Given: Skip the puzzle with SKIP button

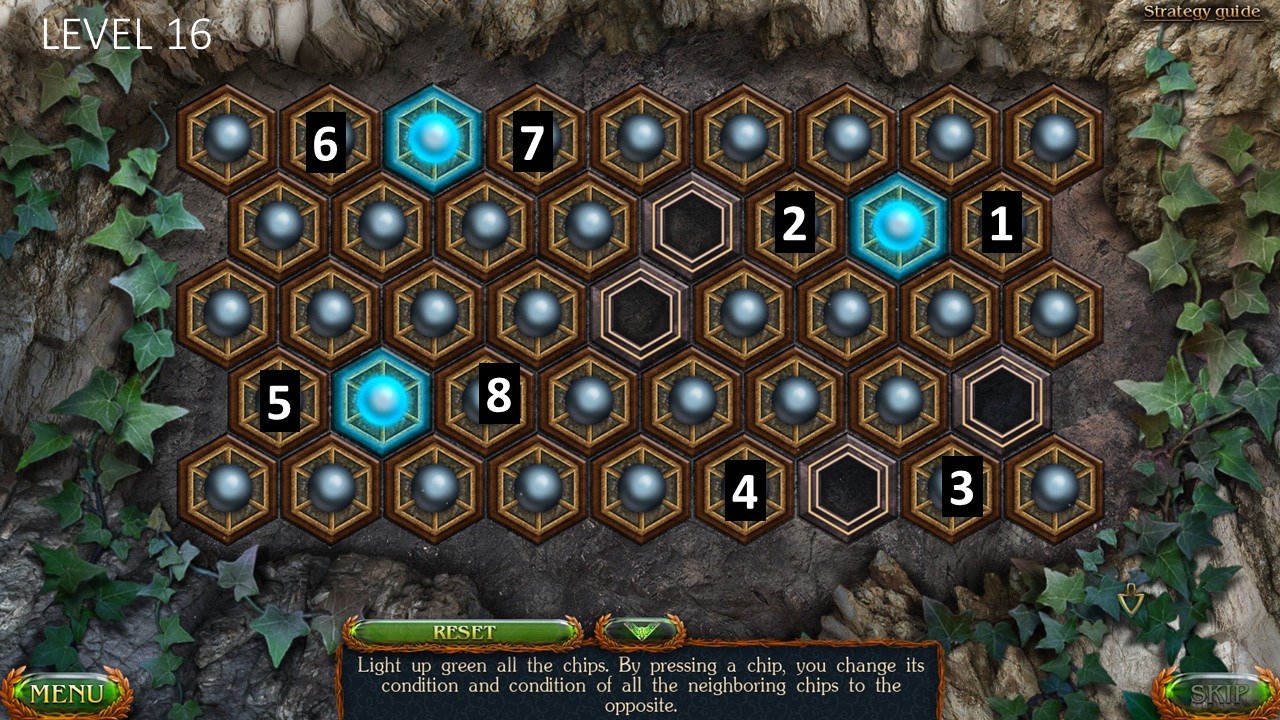Looking at the screenshot, I should (1213, 692).
